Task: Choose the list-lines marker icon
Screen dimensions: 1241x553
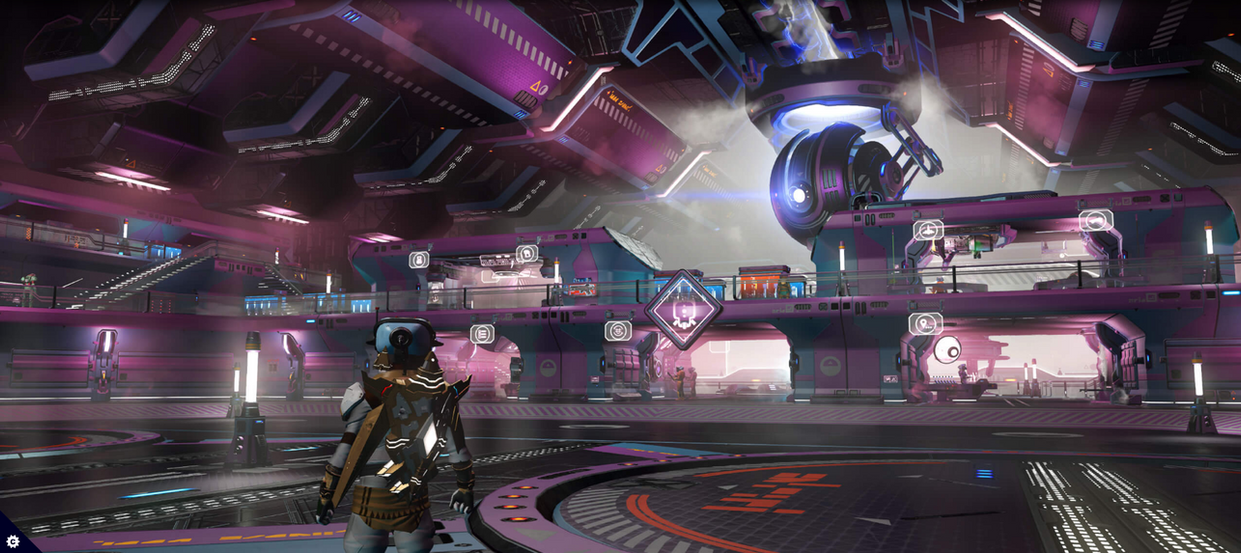Action: click(482, 333)
